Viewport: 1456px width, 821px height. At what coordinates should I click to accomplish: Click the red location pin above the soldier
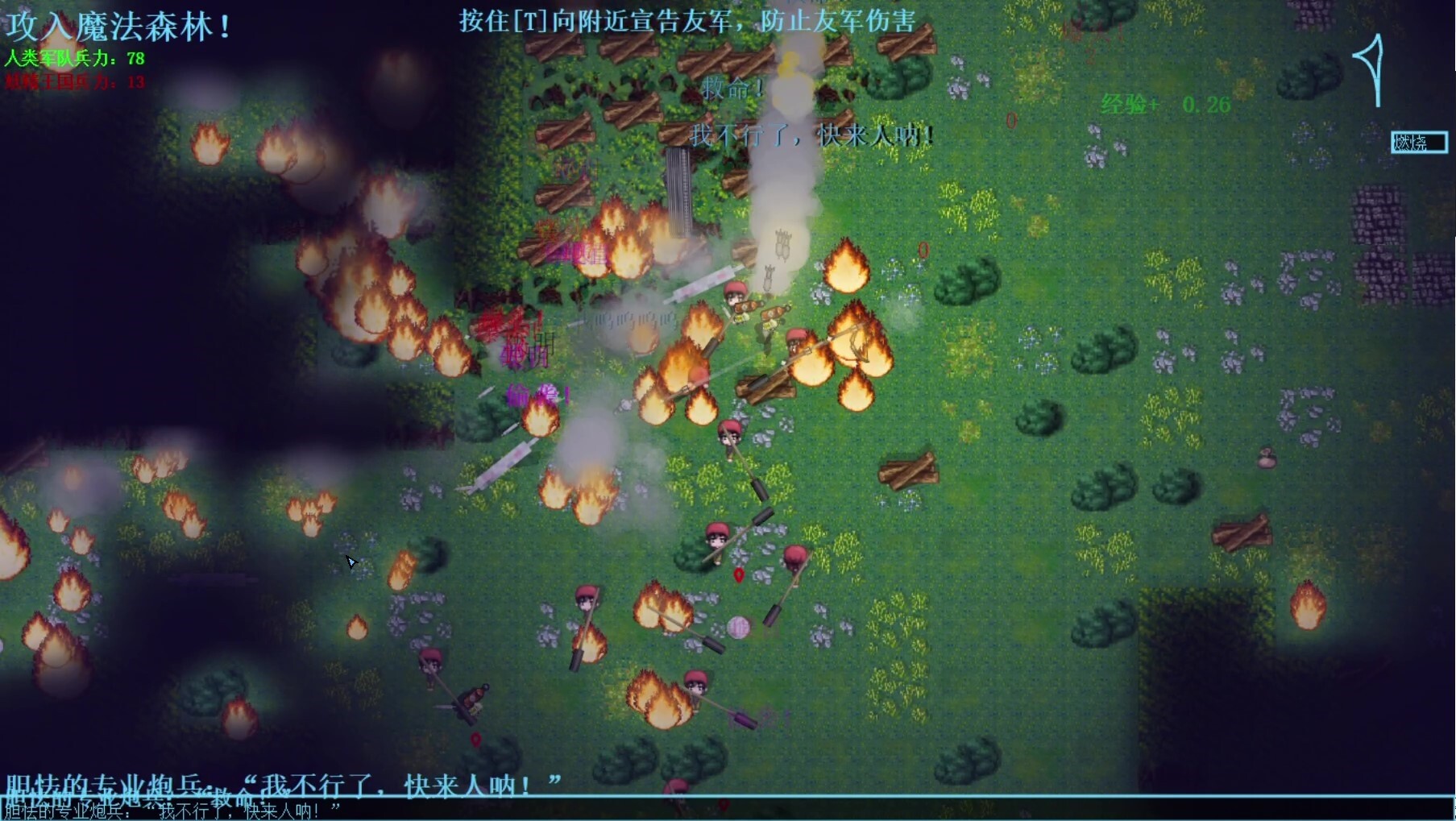(x=740, y=574)
